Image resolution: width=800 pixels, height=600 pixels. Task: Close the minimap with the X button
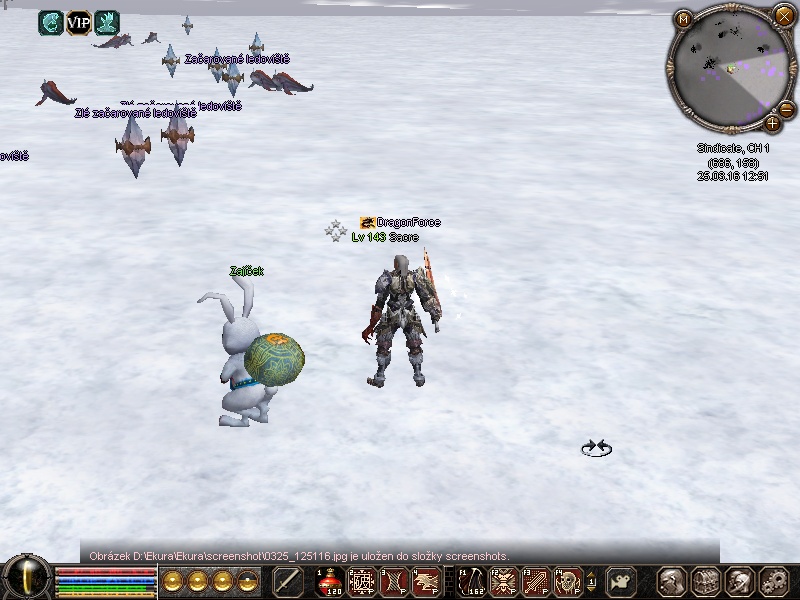[783, 15]
